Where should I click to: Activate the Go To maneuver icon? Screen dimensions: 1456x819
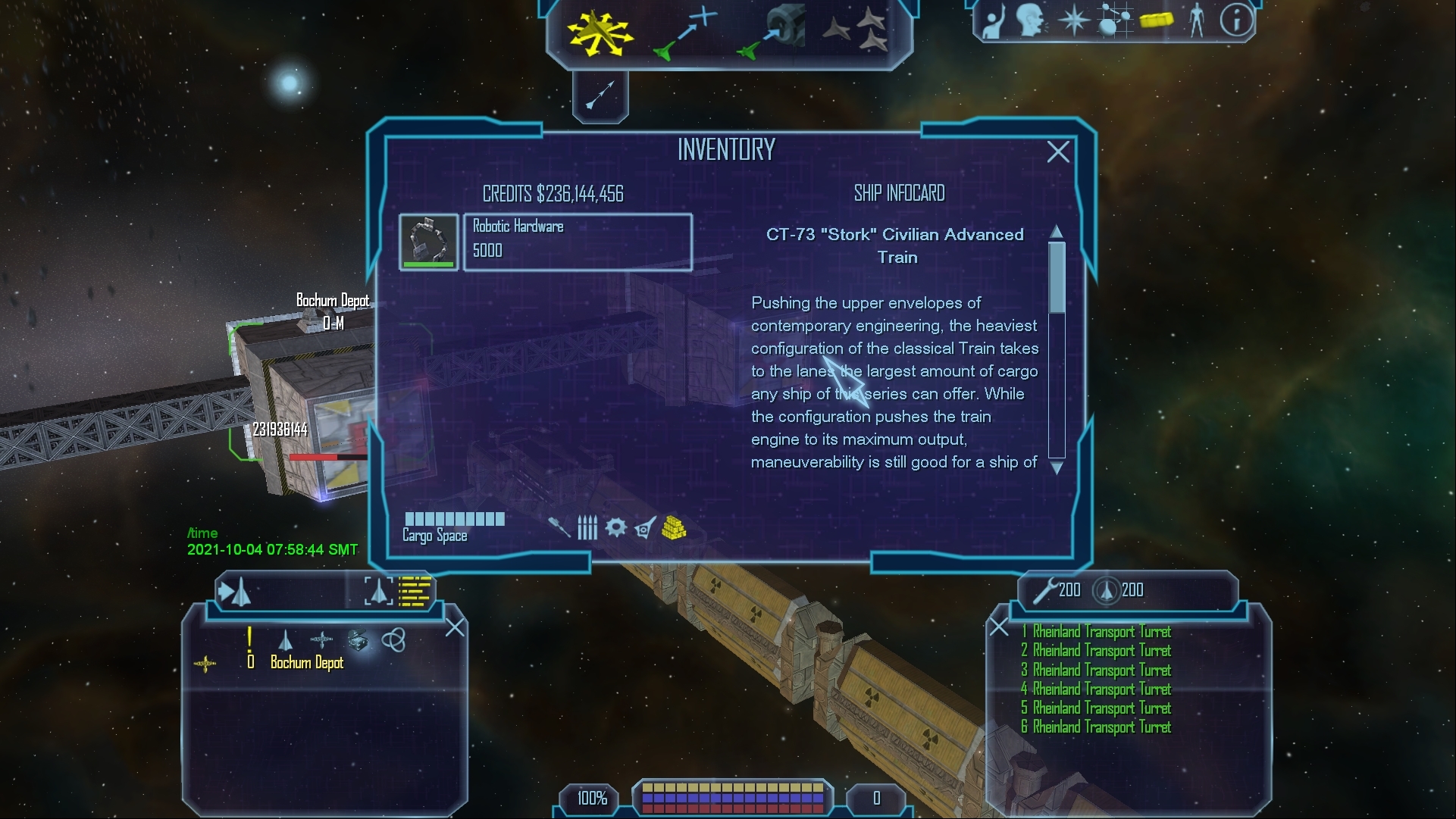point(684,33)
